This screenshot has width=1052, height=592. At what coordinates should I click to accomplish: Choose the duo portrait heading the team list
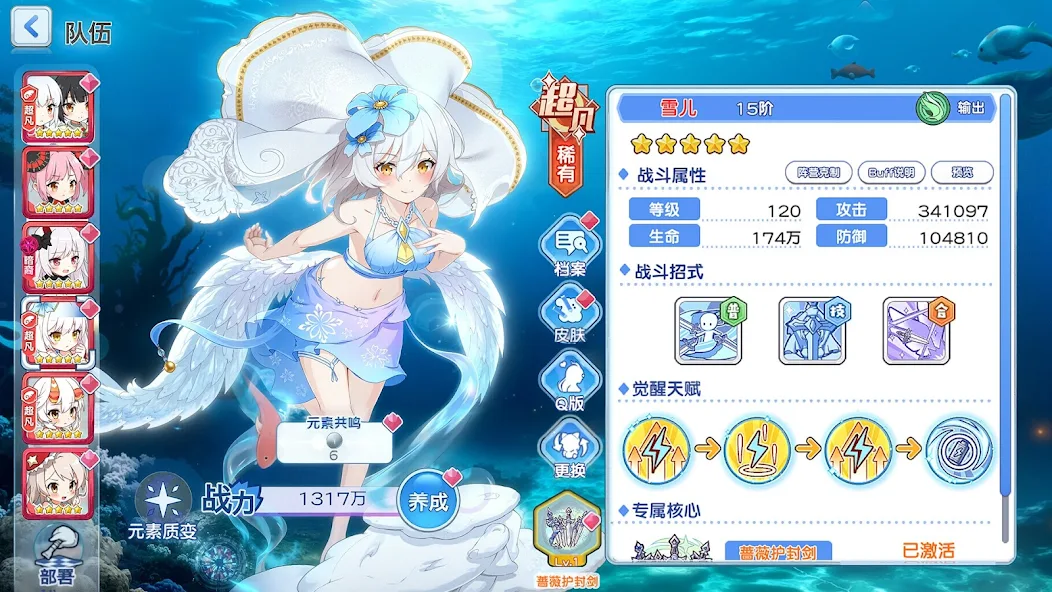58,108
